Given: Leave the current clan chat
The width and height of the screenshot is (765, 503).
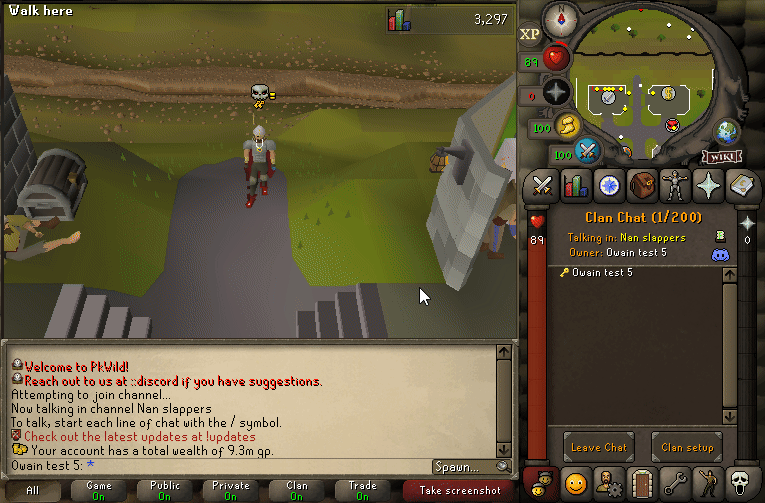Looking at the screenshot, I should pyautogui.click(x=598, y=447).
